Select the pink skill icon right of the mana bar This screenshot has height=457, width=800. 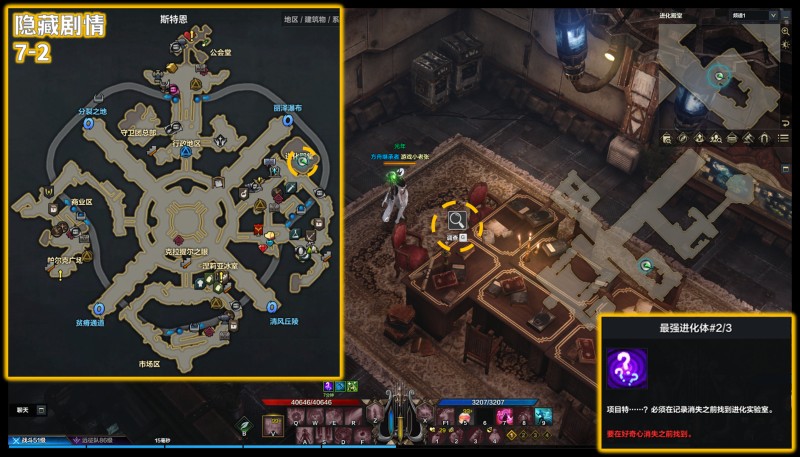tap(505, 415)
